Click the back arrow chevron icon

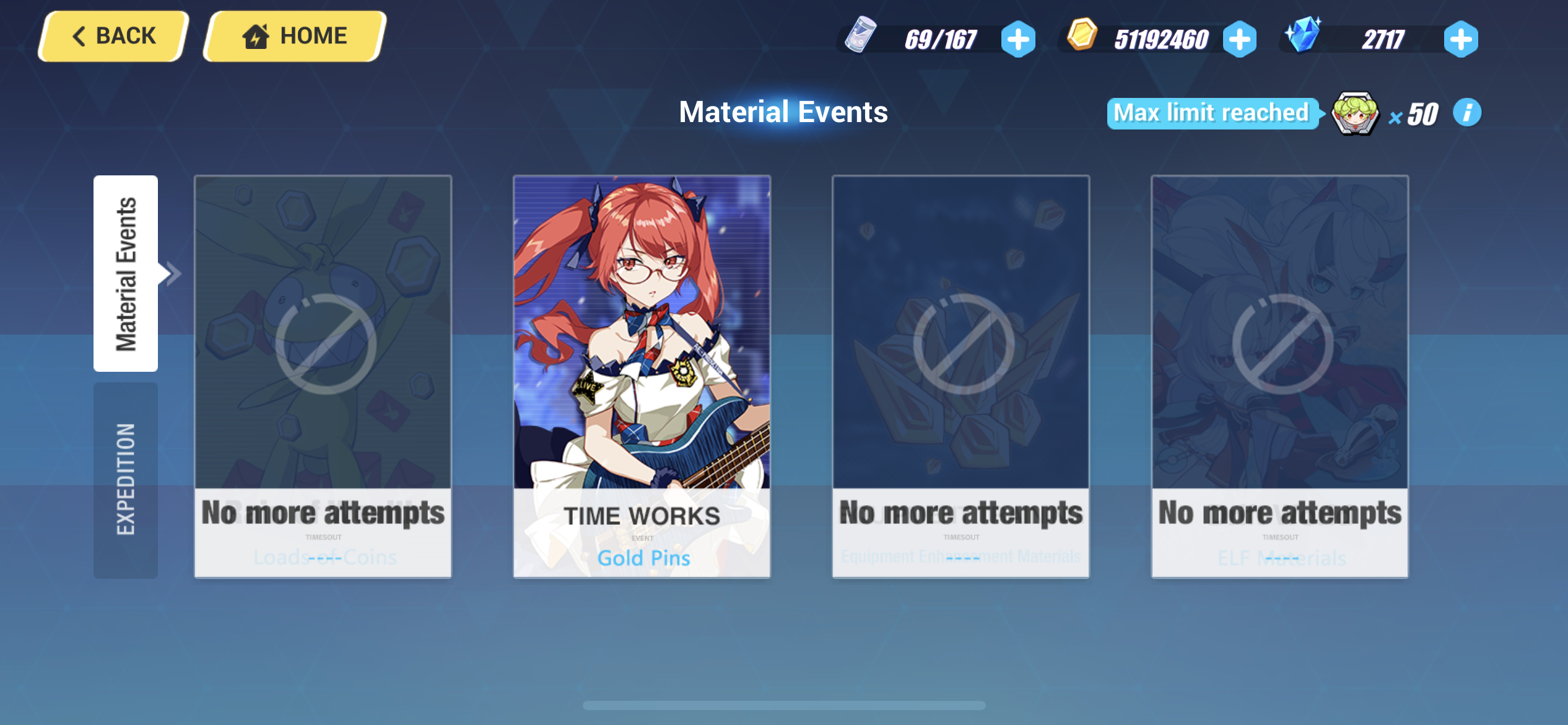pos(79,35)
